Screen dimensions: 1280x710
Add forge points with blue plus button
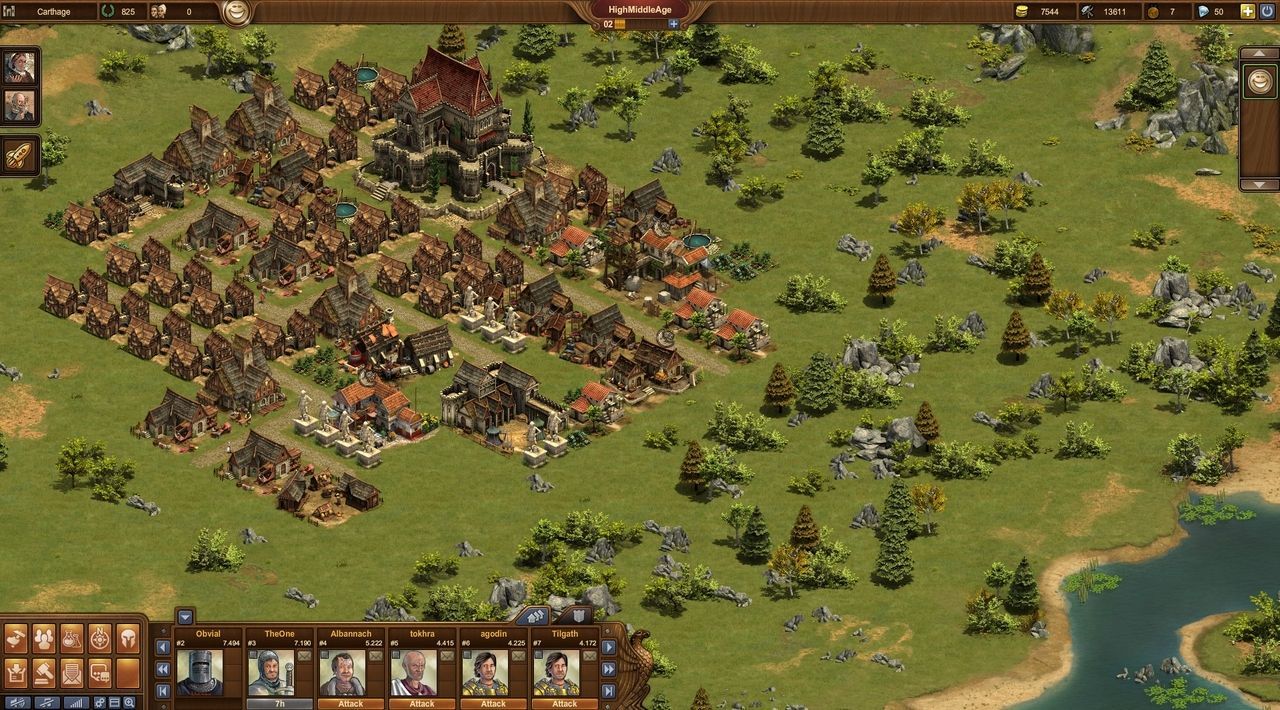(673, 23)
